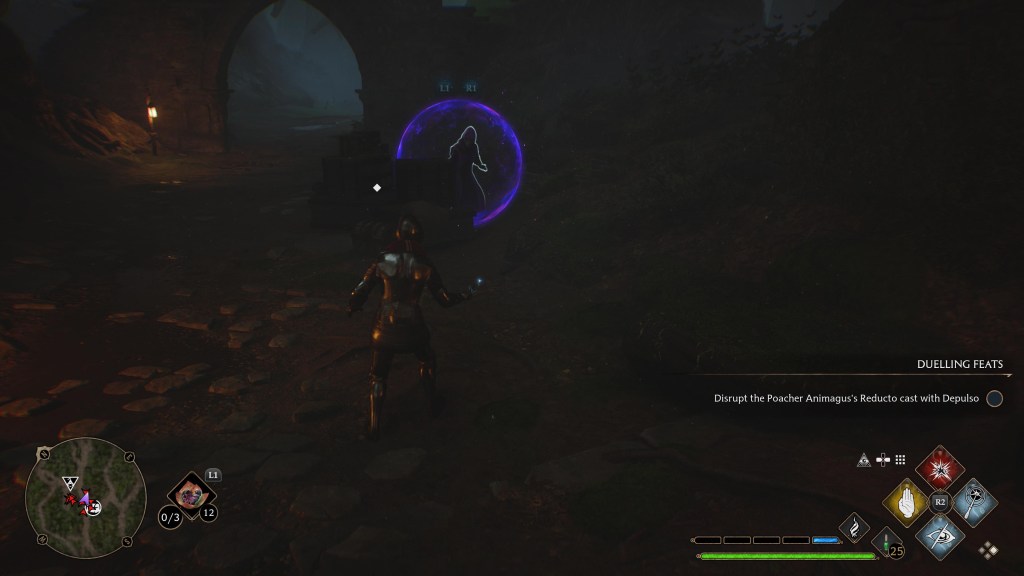Select the white triangle marker on the minimap

pyautogui.click(x=69, y=482)
